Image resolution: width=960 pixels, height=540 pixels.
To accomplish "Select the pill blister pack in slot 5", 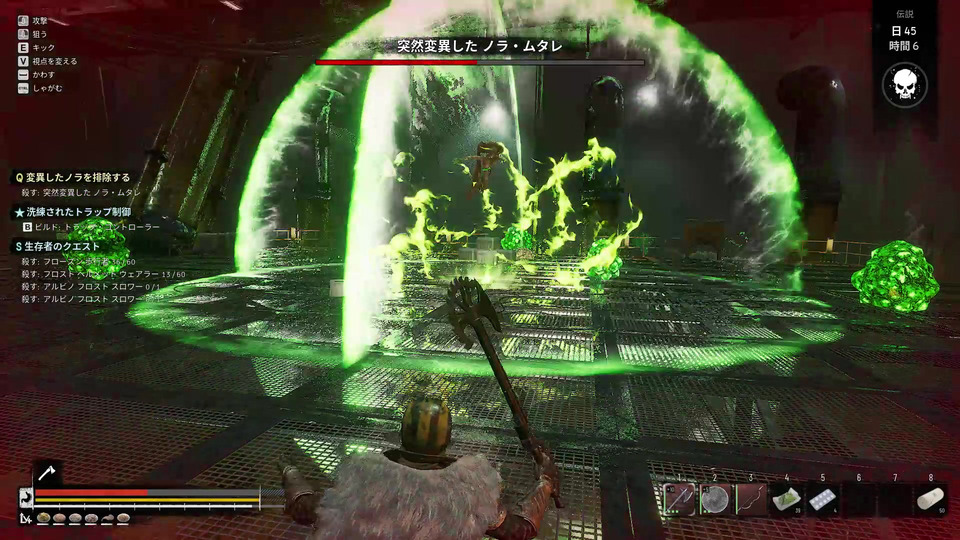I will tap(823, 498).
